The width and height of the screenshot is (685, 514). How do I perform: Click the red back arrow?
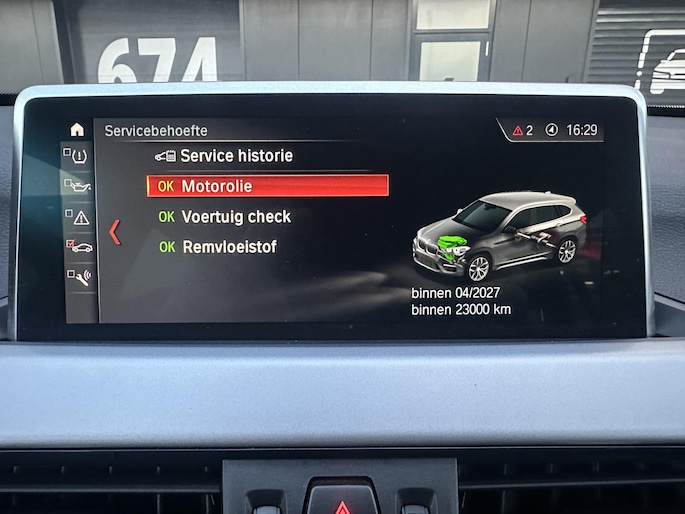click(114, 232)
